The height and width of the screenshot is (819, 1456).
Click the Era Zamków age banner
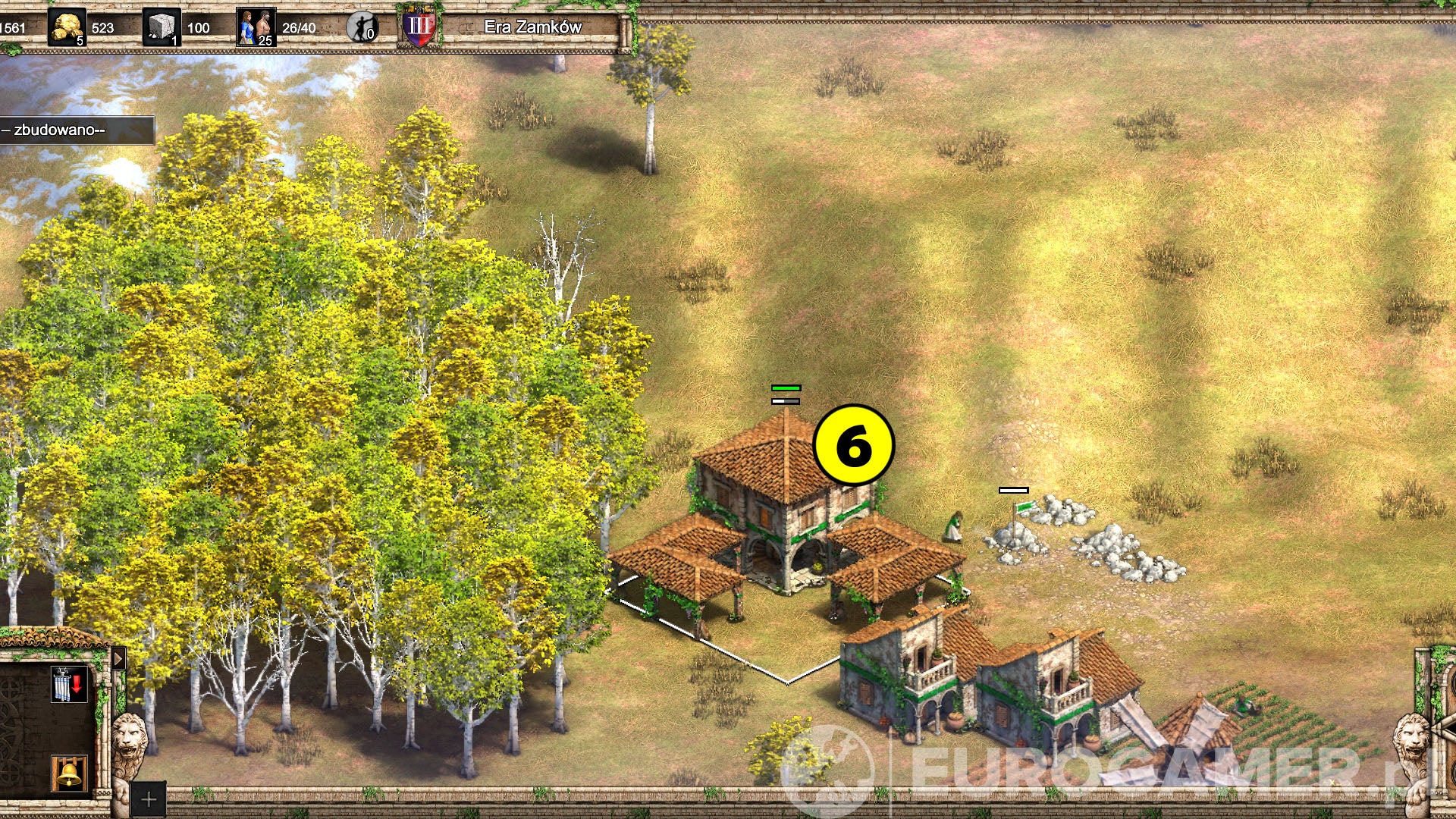pyautogui.click(x=533, y=25)
